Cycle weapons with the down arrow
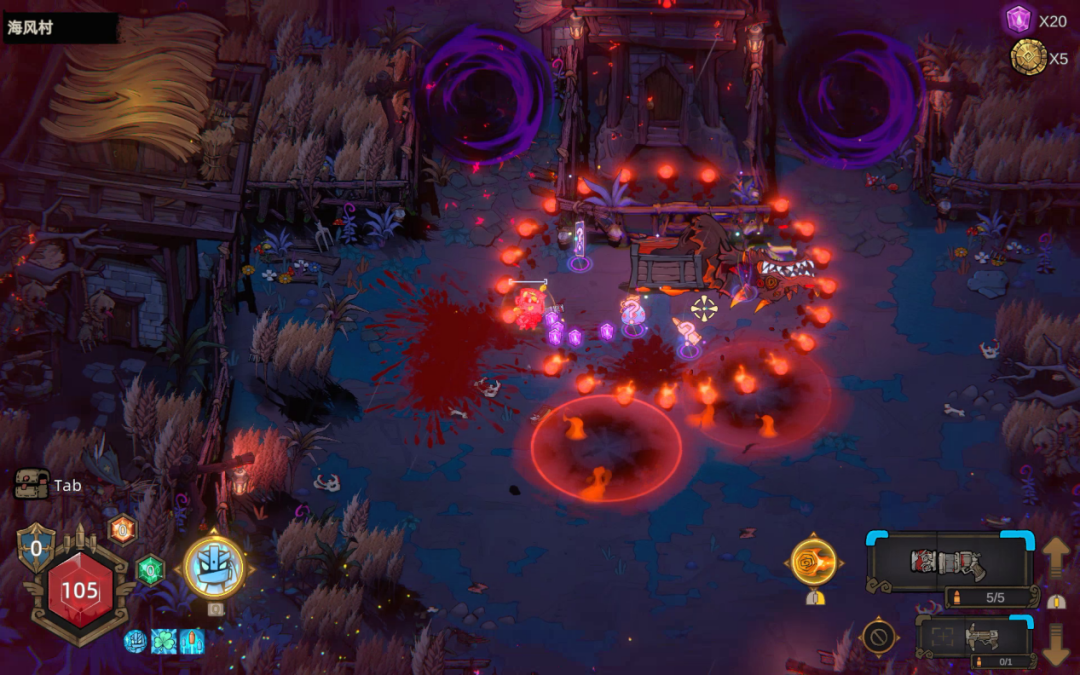This screenshot has width=1080, height=675. pyautogui.click(x=1056, y=644)
